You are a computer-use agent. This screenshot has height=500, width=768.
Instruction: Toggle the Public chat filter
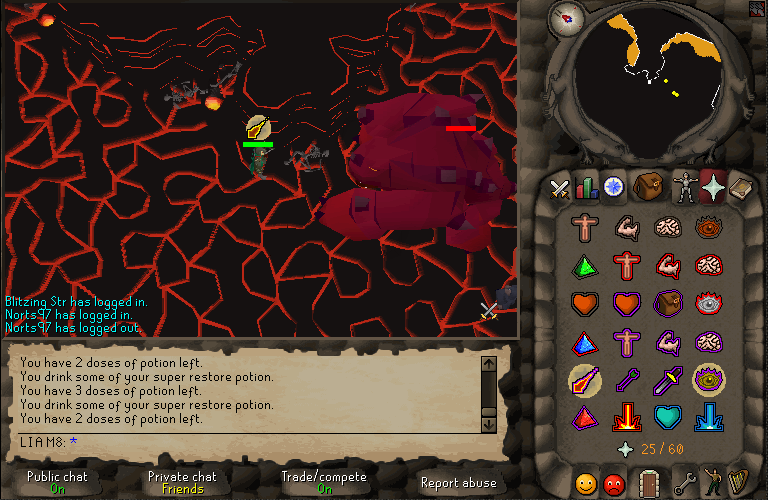tap(56, 482)
